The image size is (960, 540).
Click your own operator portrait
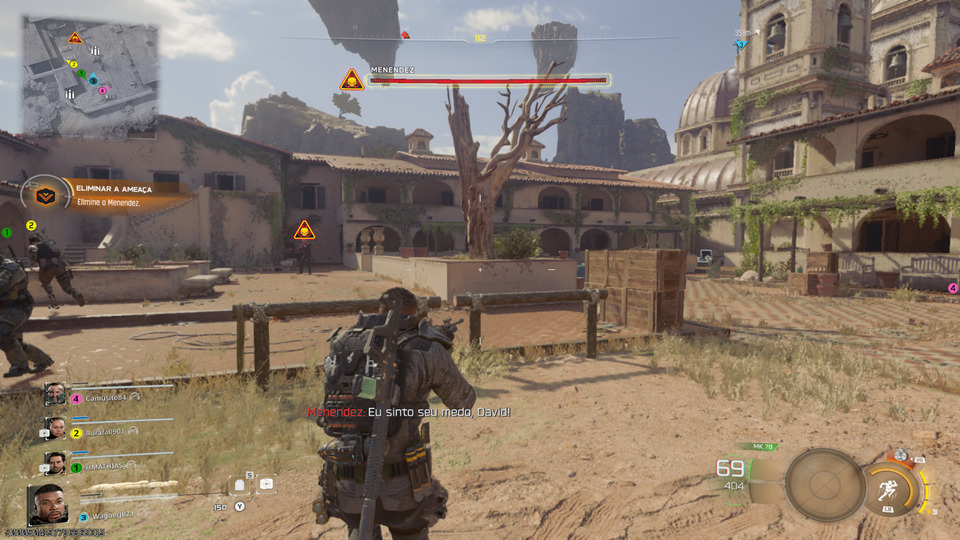click(48, 504)
